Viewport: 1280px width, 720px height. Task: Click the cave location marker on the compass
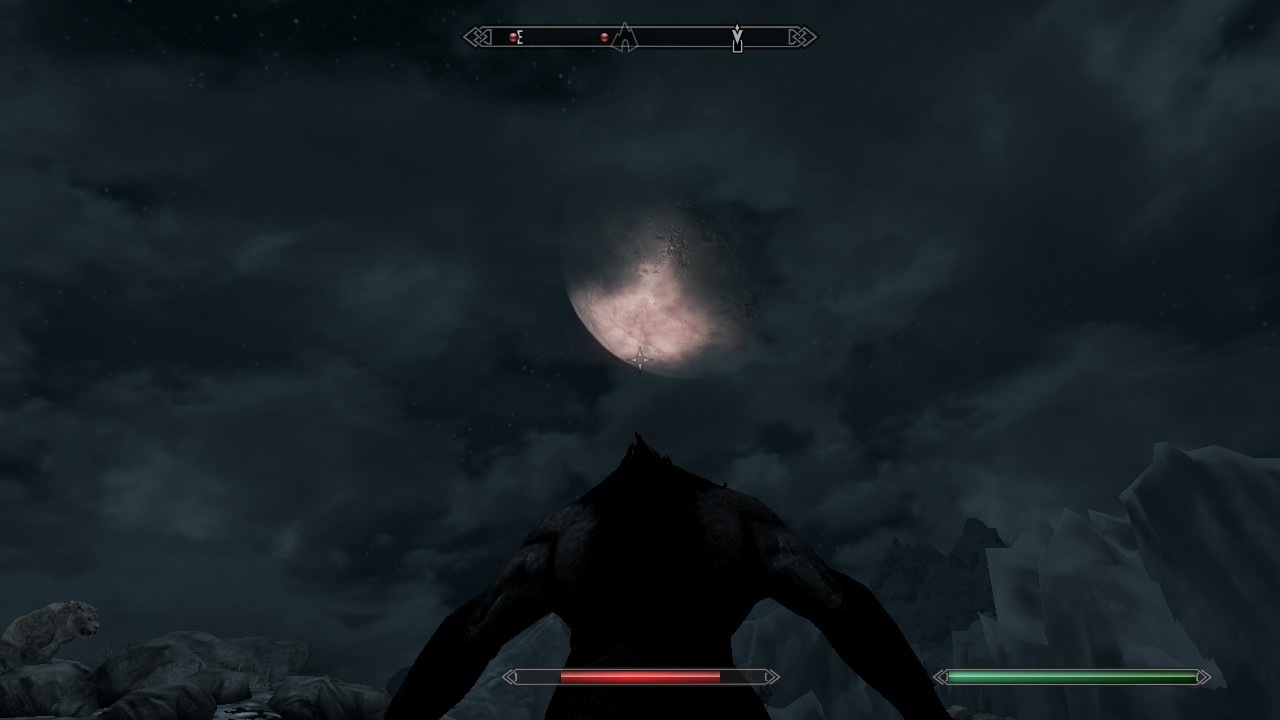[625, 38]
